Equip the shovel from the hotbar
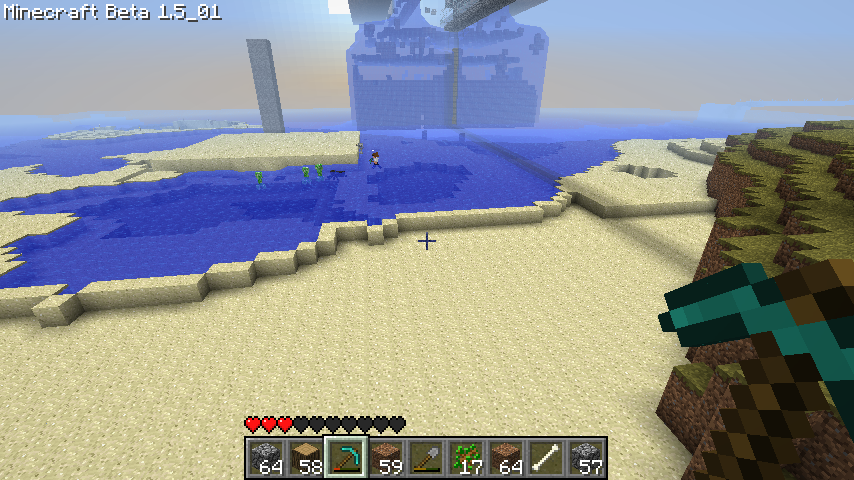This screenshot has width=854, height=480. (426, 458)
